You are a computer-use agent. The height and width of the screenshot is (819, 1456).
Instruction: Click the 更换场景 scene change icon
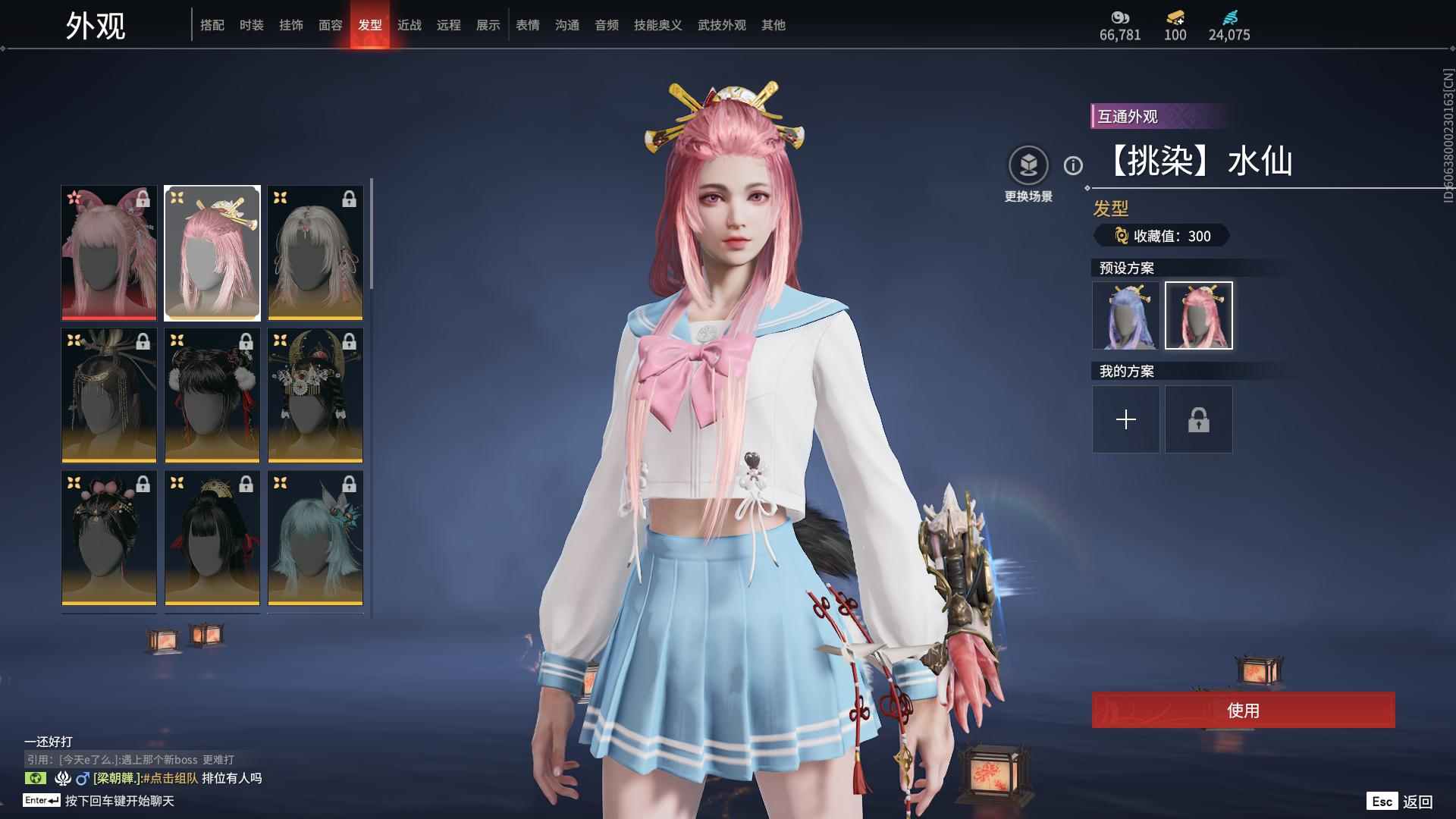coord(1028,165)
